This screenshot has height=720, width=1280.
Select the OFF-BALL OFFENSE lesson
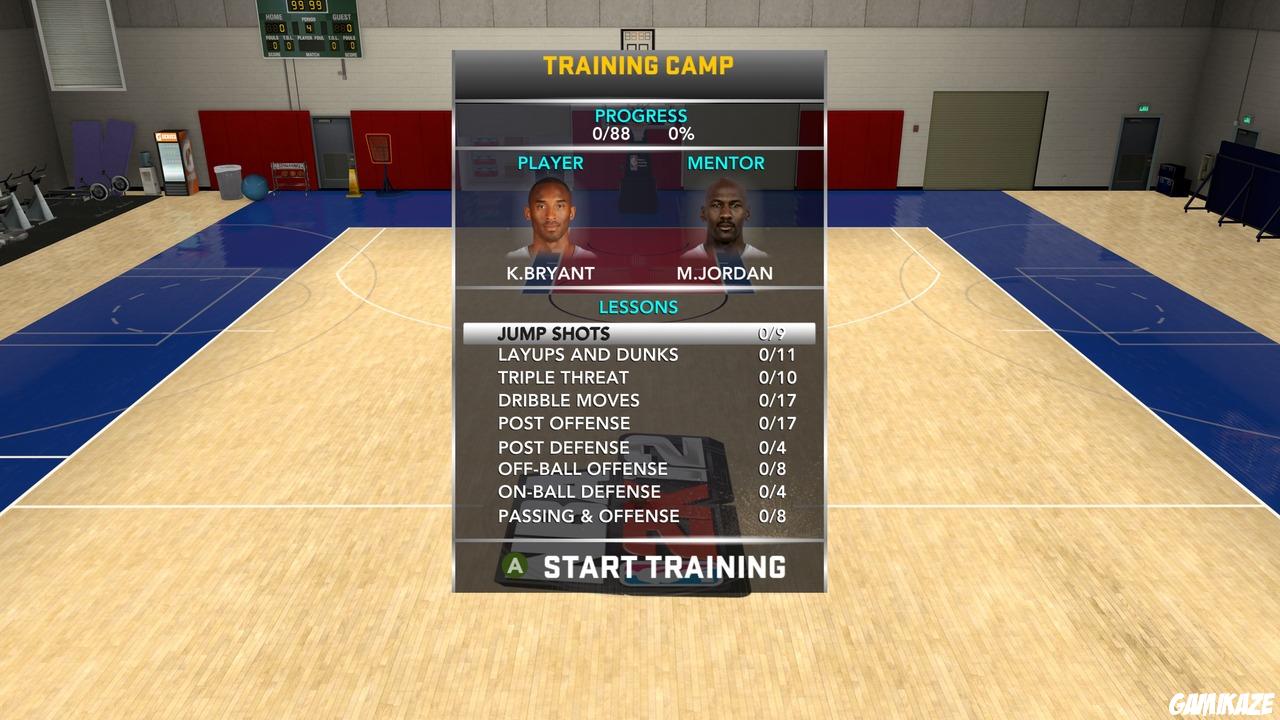(638, 468)
